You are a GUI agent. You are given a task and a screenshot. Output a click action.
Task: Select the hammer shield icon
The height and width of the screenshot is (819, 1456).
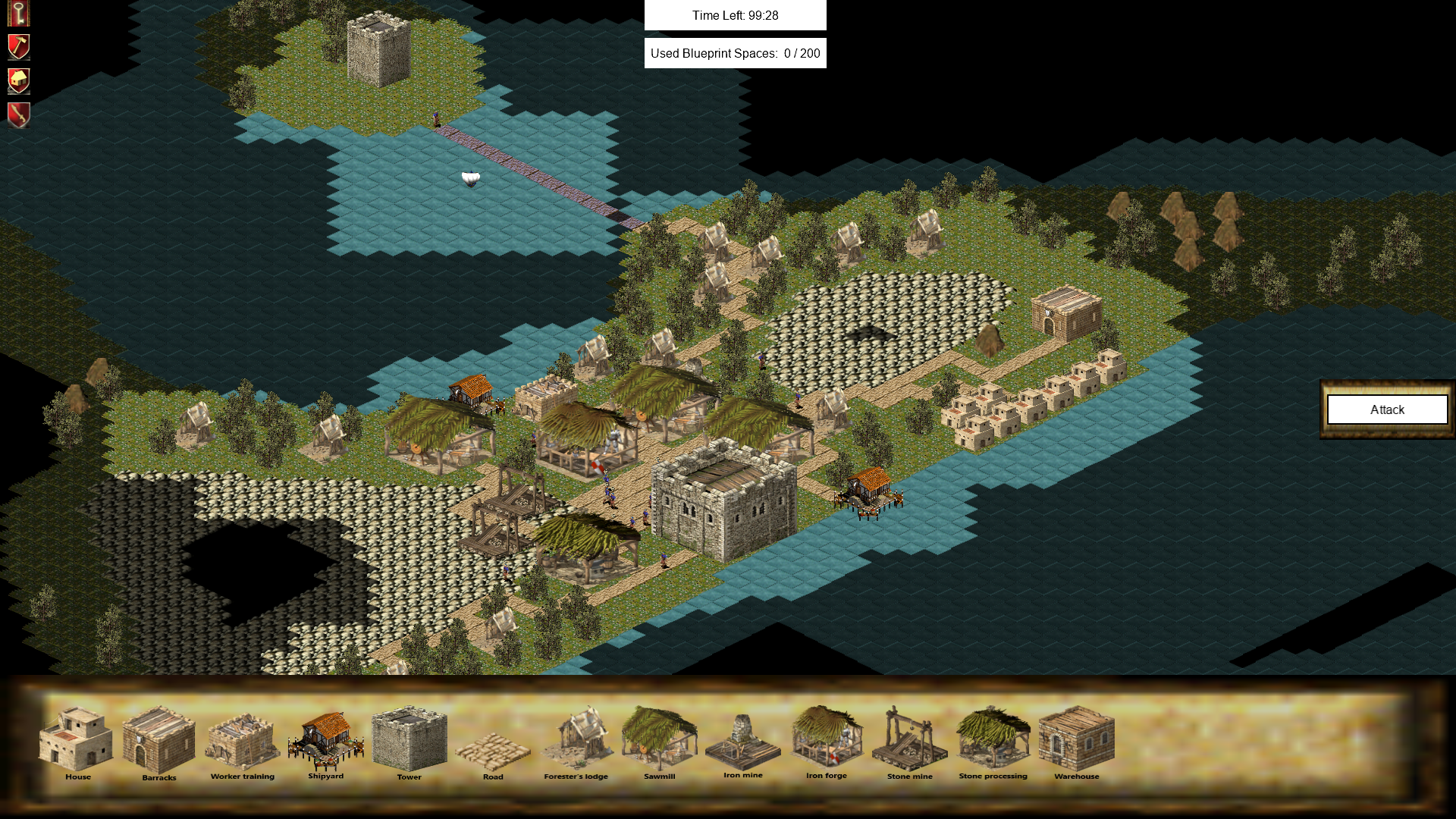pyautogui.click(x=18, y=47)
